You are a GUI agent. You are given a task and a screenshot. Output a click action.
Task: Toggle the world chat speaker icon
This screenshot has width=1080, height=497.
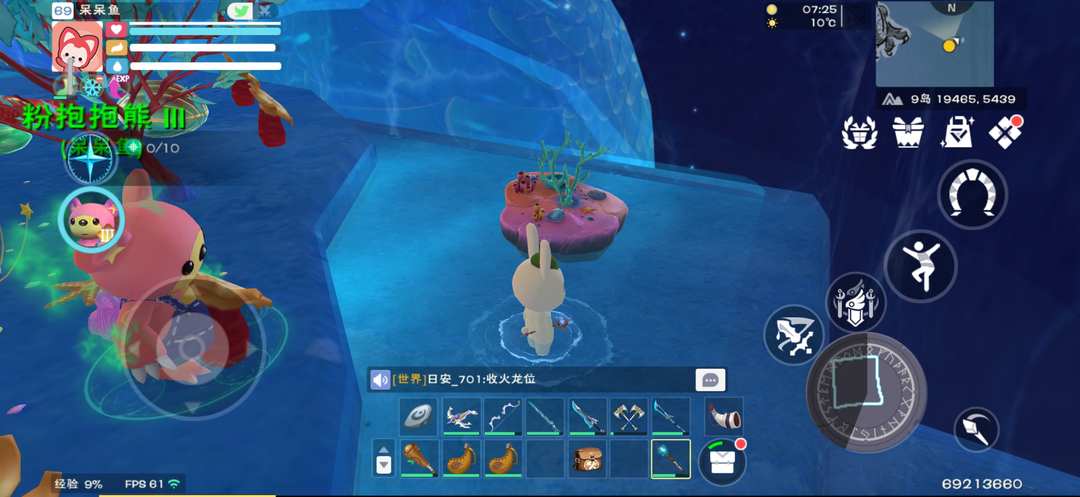380,380
